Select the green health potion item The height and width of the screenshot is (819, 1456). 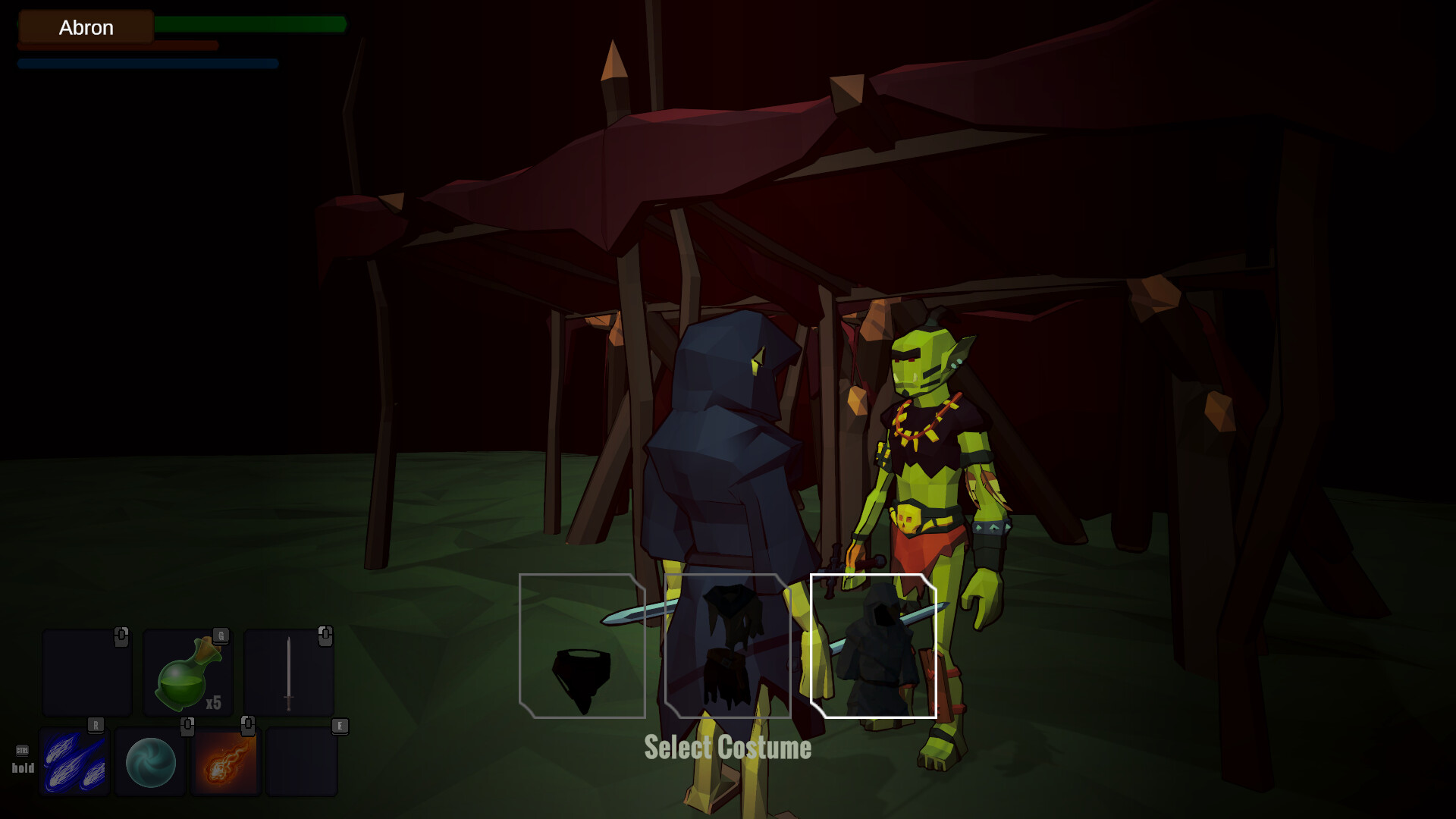pos(186,673)
